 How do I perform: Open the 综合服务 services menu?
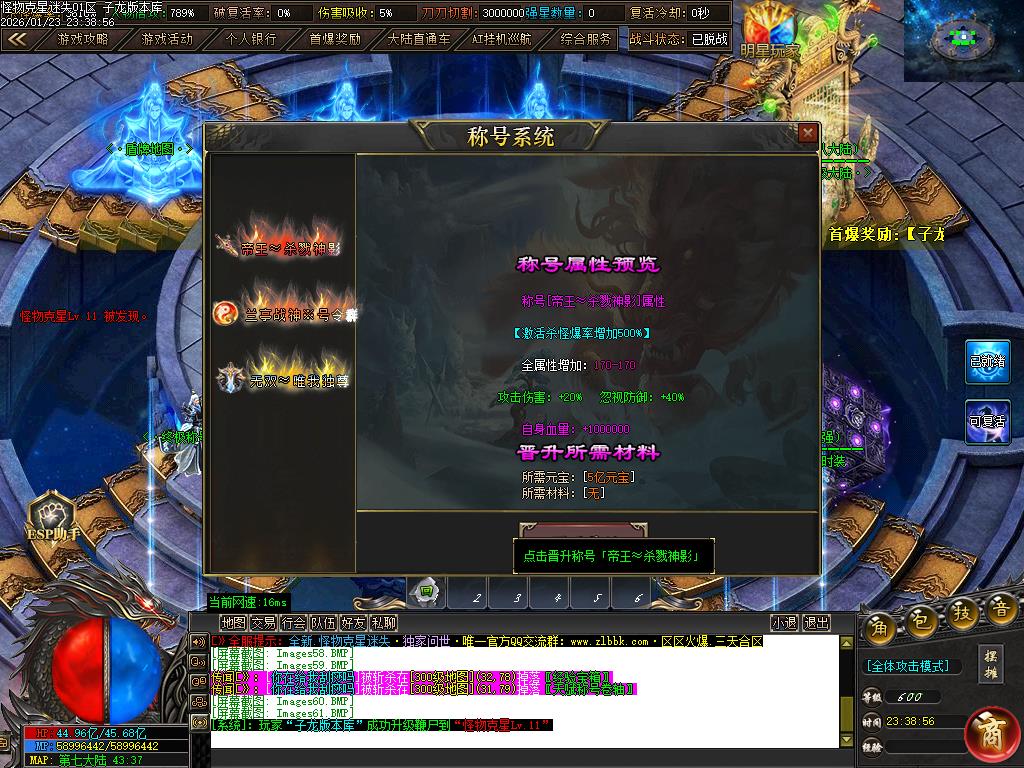click(586, 39)
